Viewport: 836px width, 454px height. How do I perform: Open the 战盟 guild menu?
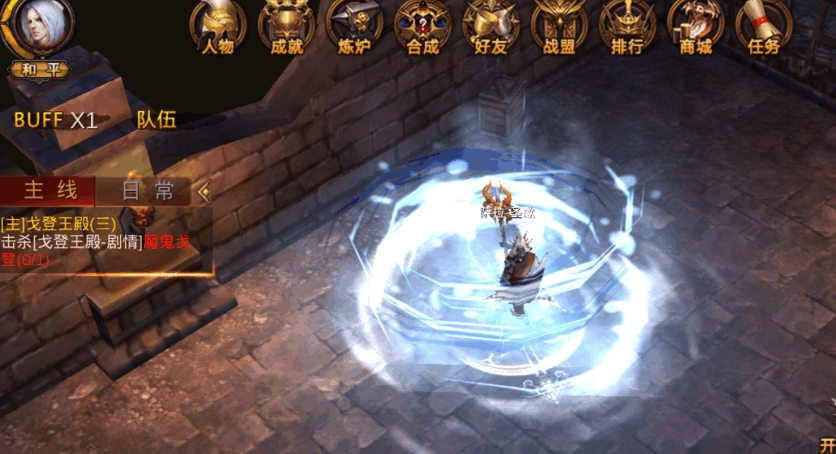(559, 27)
